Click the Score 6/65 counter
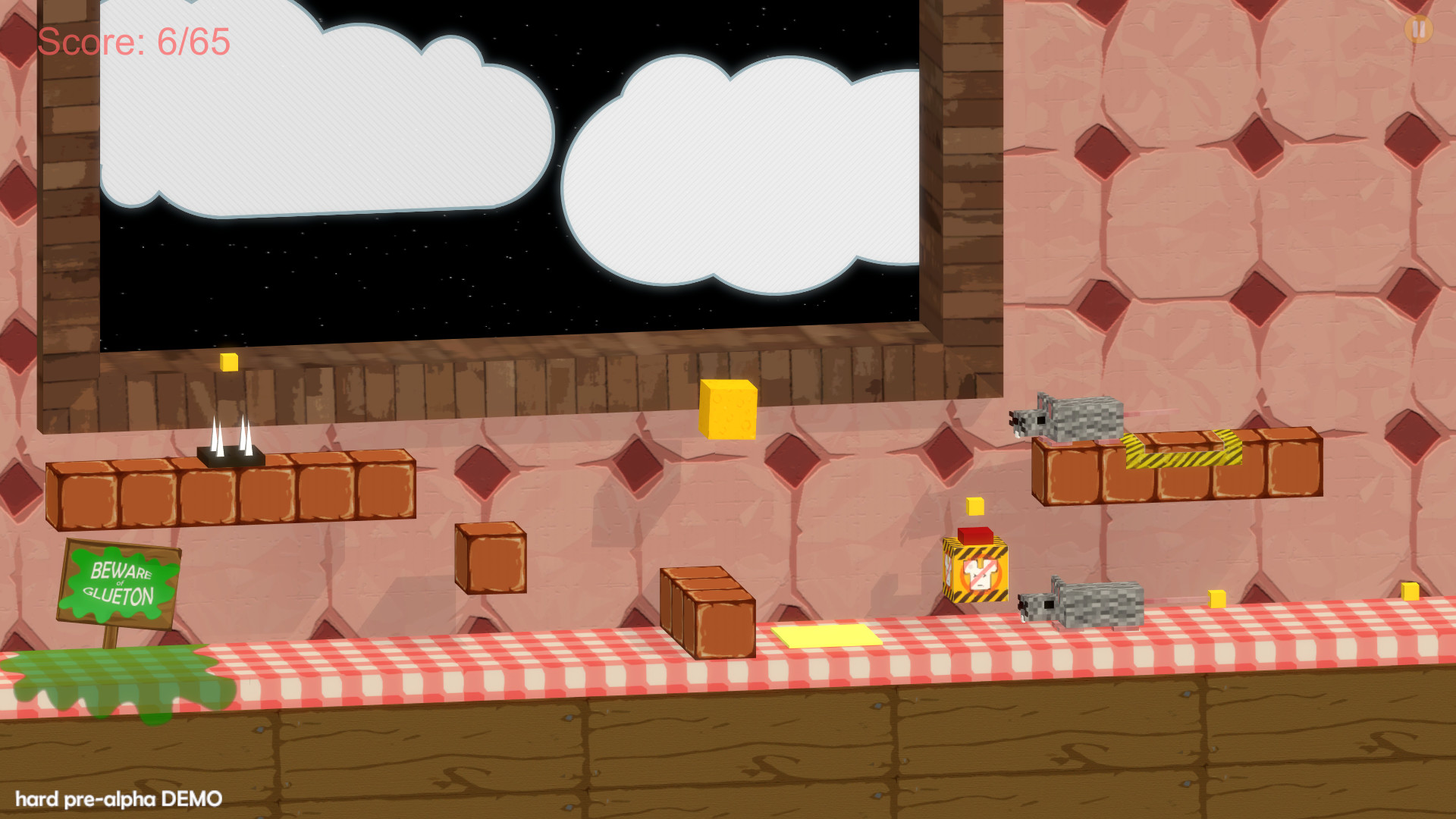The image size is (1456, 819). tap(133, 42)
